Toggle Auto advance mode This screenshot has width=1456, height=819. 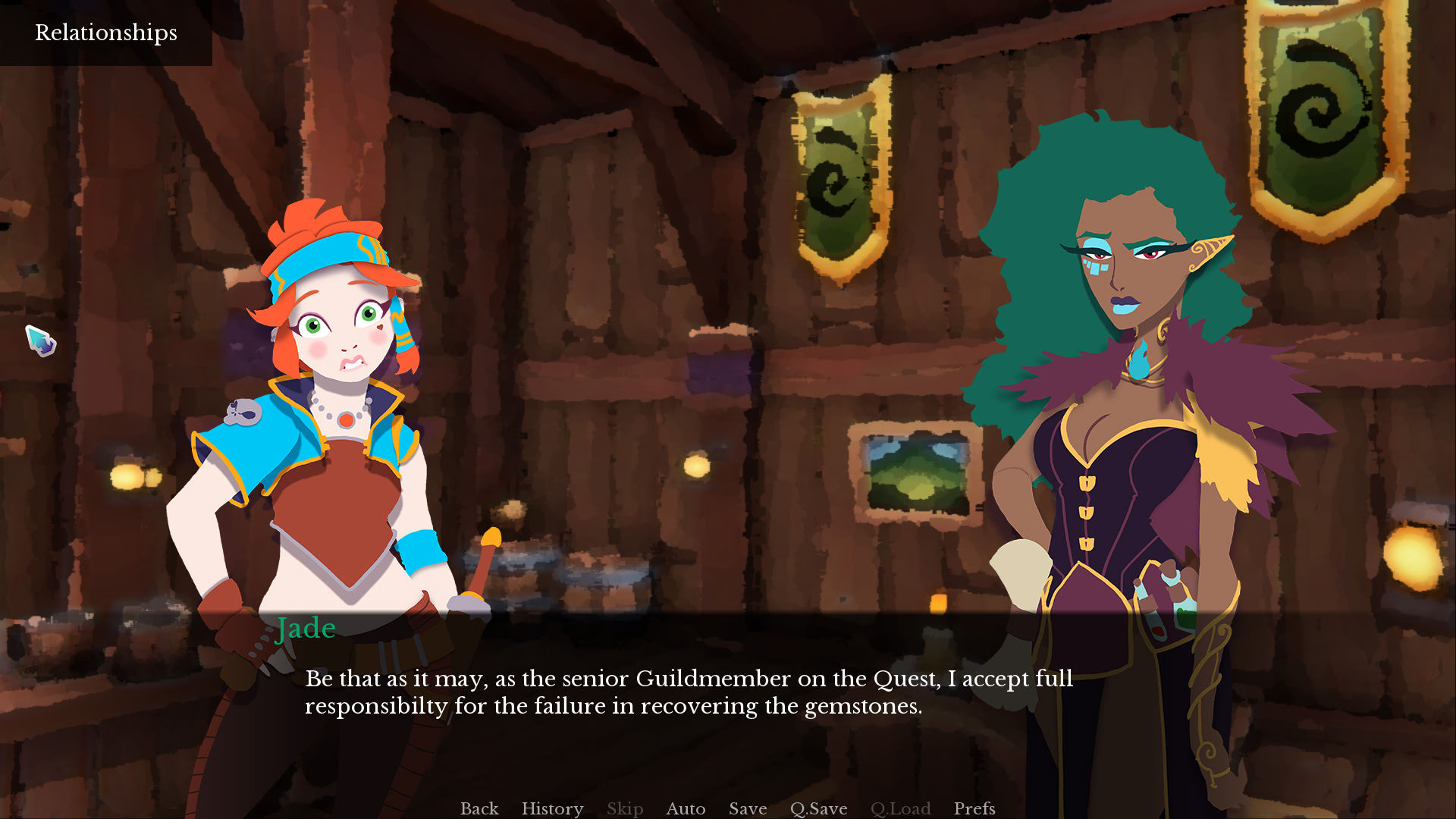click(686, 808)
